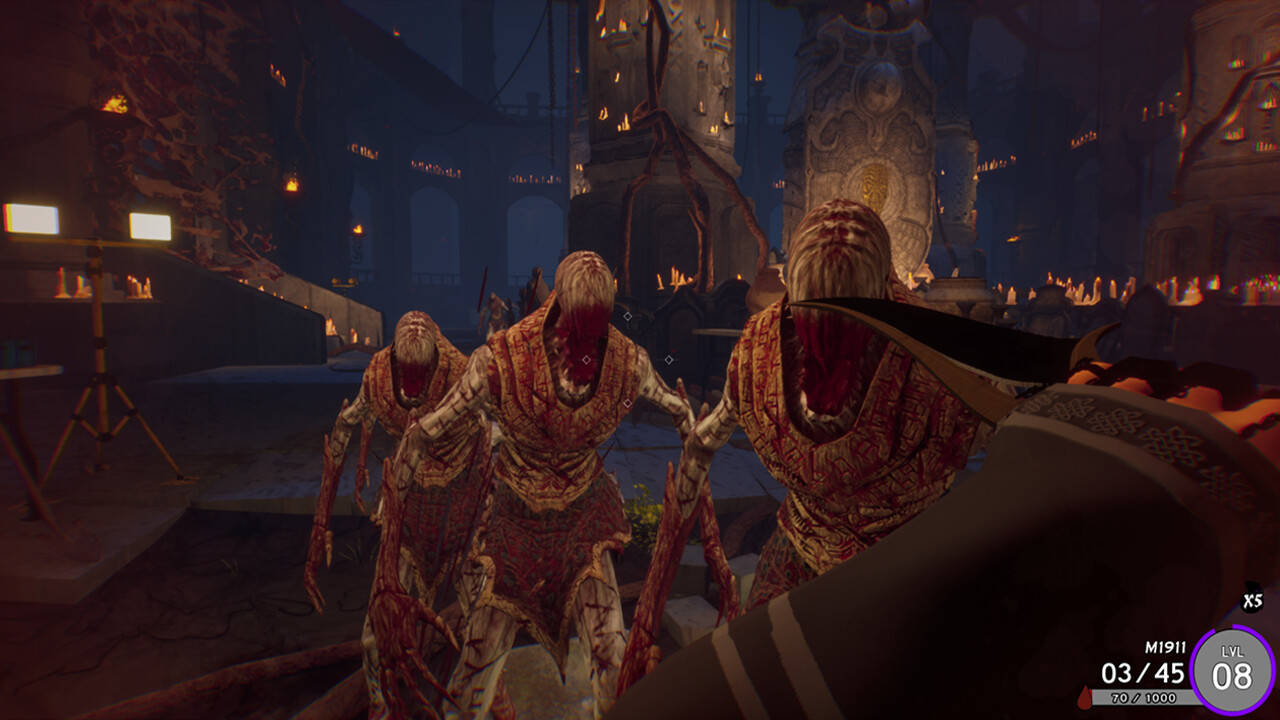
Task: Click the second glowing monitor screen
Action: point(152,225)
